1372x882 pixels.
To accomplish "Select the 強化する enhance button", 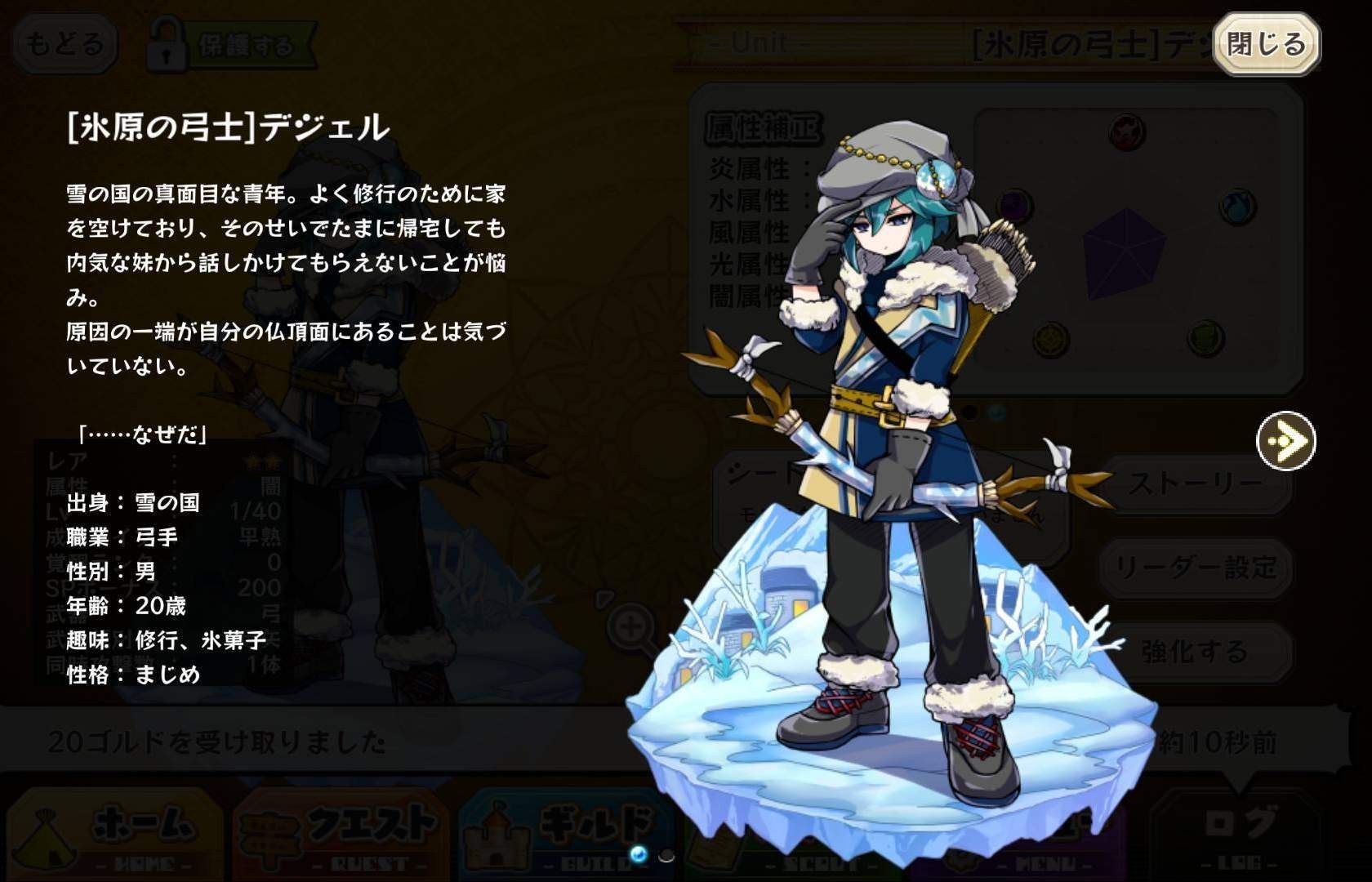I will click(x=1196, y=652).
